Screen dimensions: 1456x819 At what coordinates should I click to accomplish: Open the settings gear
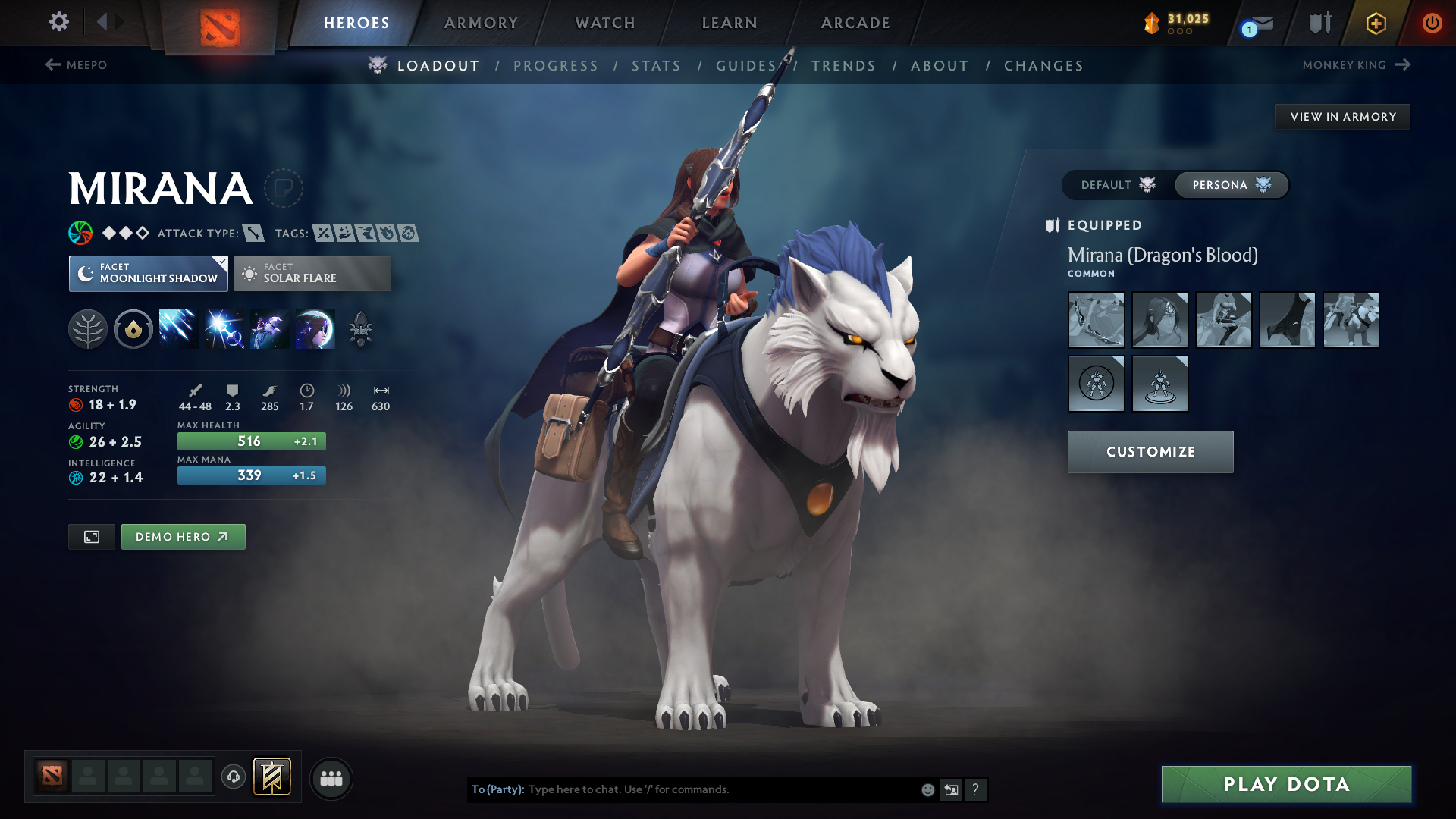click(x=58, y=22)
